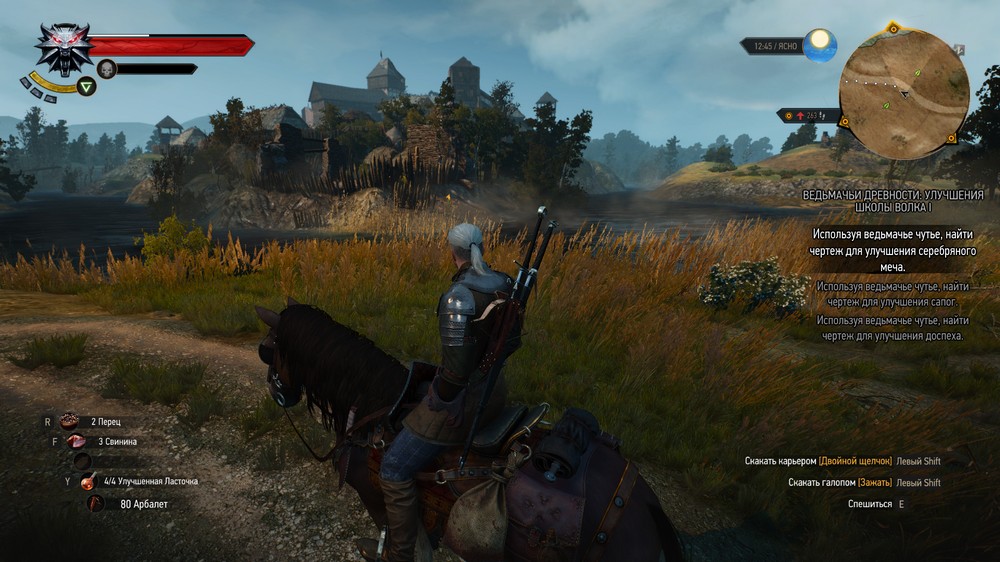Viewport: 1000px width, 562px height.
Task: Open the circular minimap
Action: (x=903, y=94)
